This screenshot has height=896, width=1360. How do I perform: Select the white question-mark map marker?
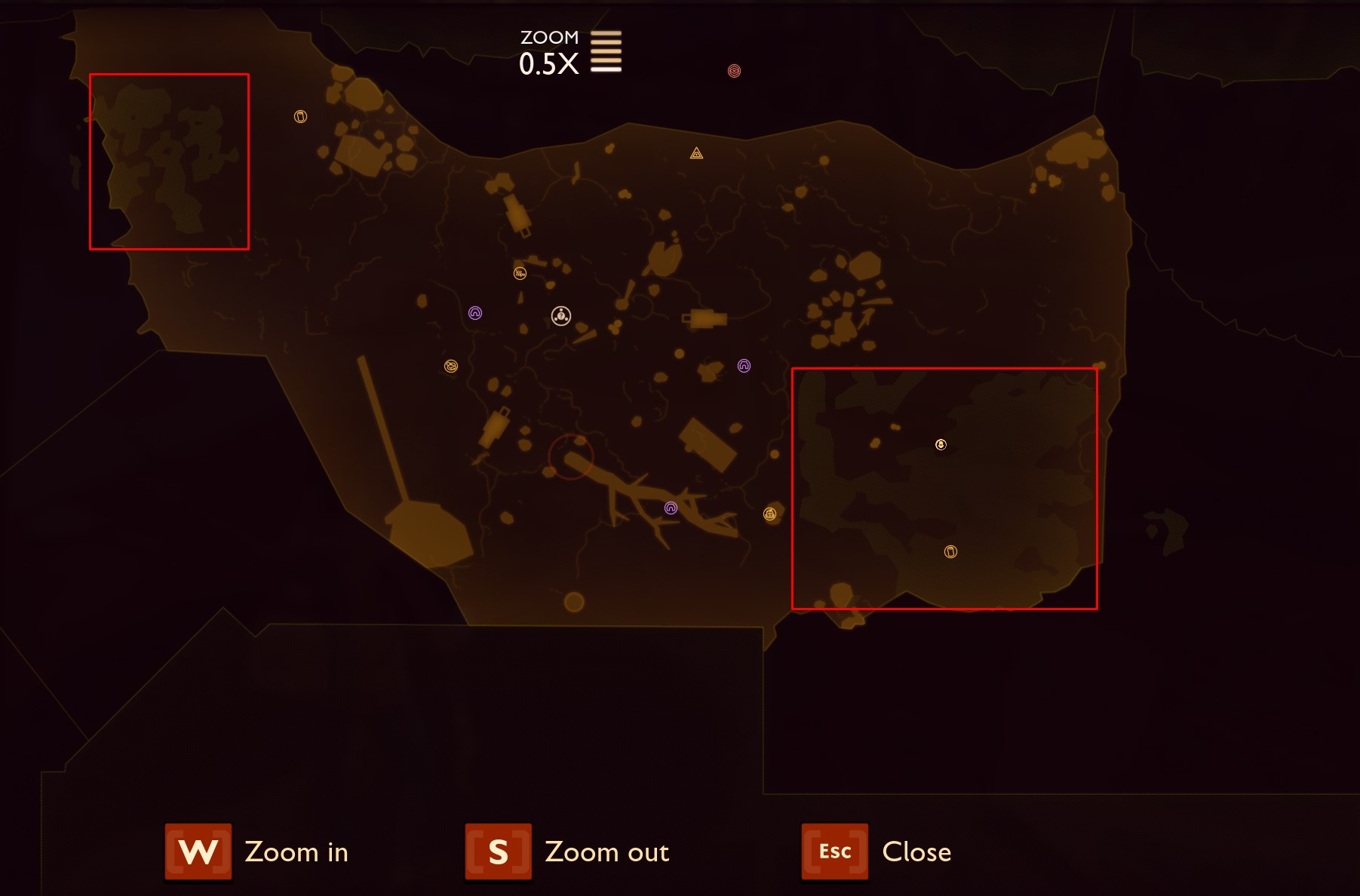coord(560,315)
